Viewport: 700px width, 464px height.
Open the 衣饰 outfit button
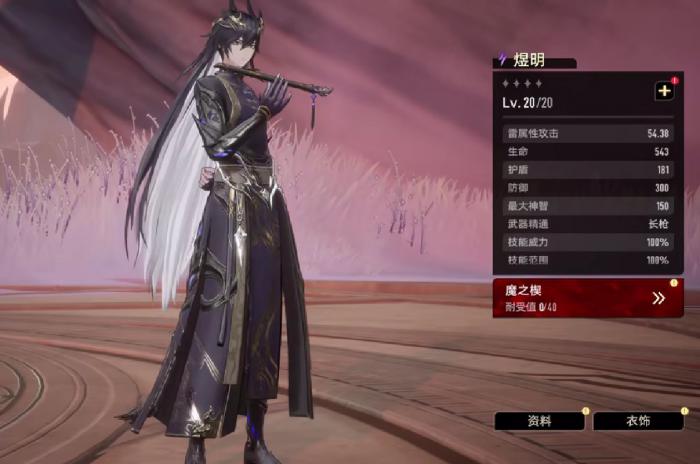coord(638,421)
